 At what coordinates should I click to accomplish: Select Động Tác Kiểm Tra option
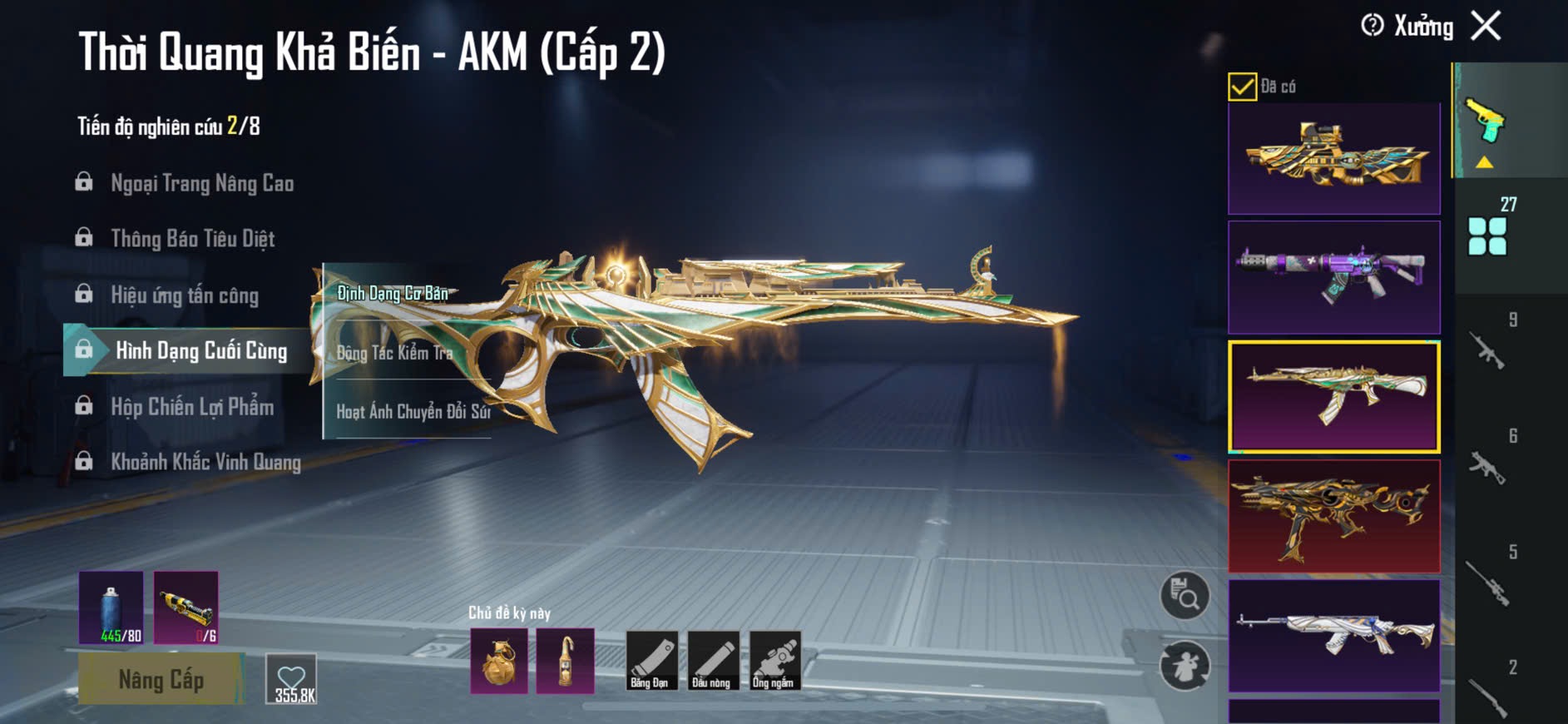[x=394, y=353]
